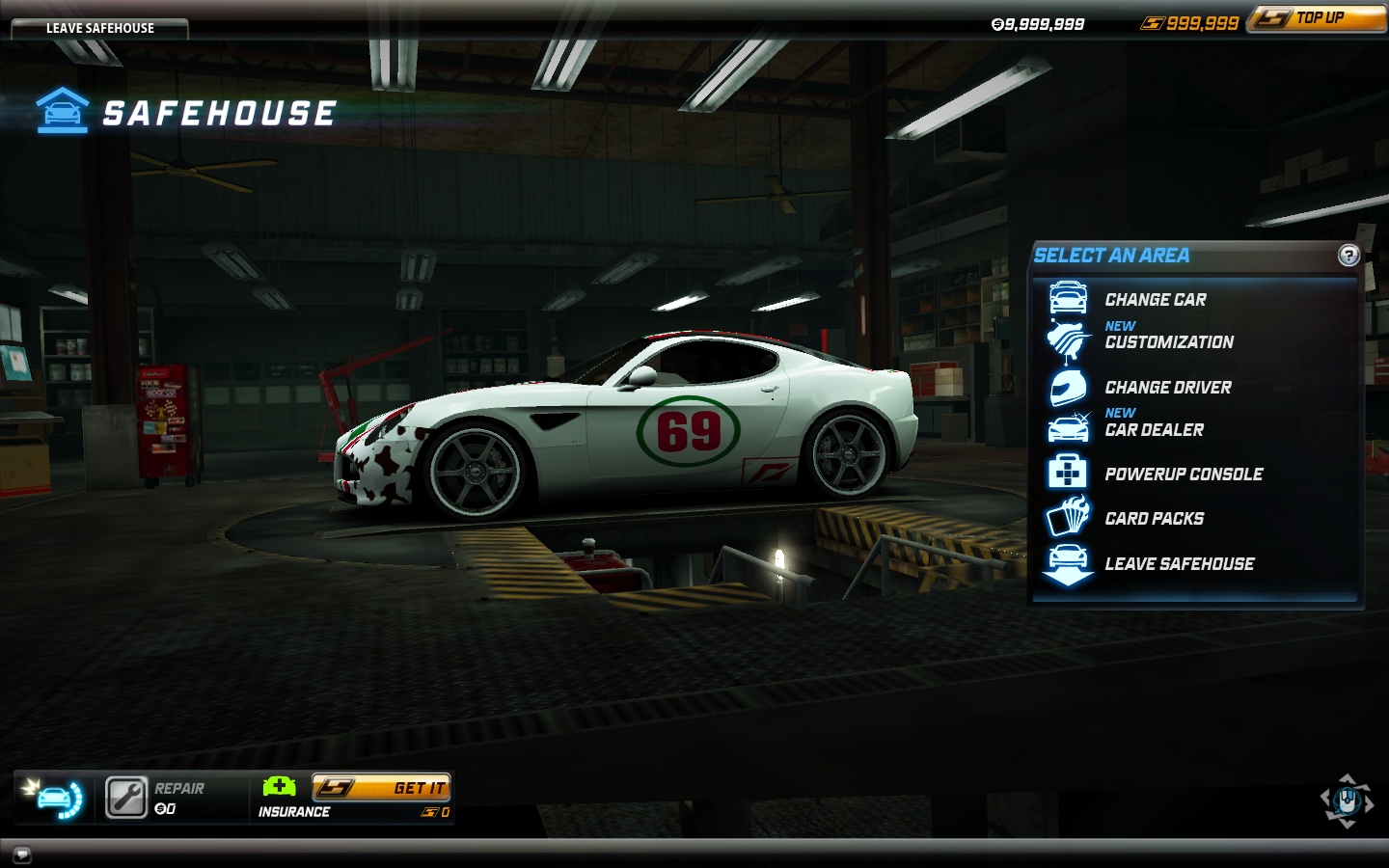Image resolution: width=1389 pixels, height=868 pixels.
Task: Click the Leave Safehouse tab at top
Action: (x=99, y=28)
